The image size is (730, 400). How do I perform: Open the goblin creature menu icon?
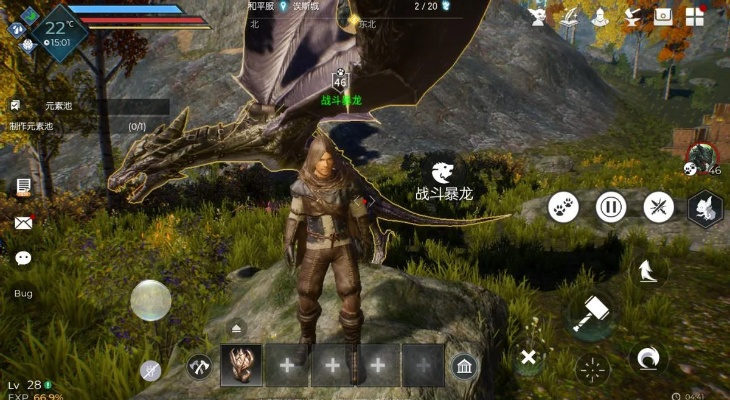(538, 17)
